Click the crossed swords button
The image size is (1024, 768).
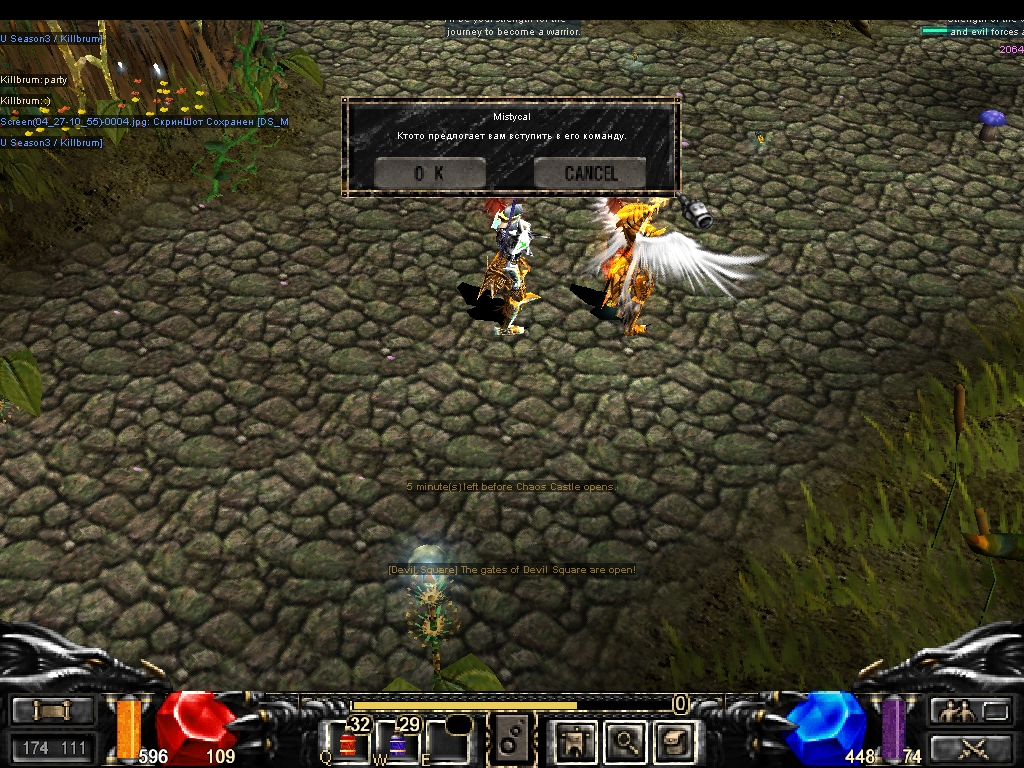[968, 747]
